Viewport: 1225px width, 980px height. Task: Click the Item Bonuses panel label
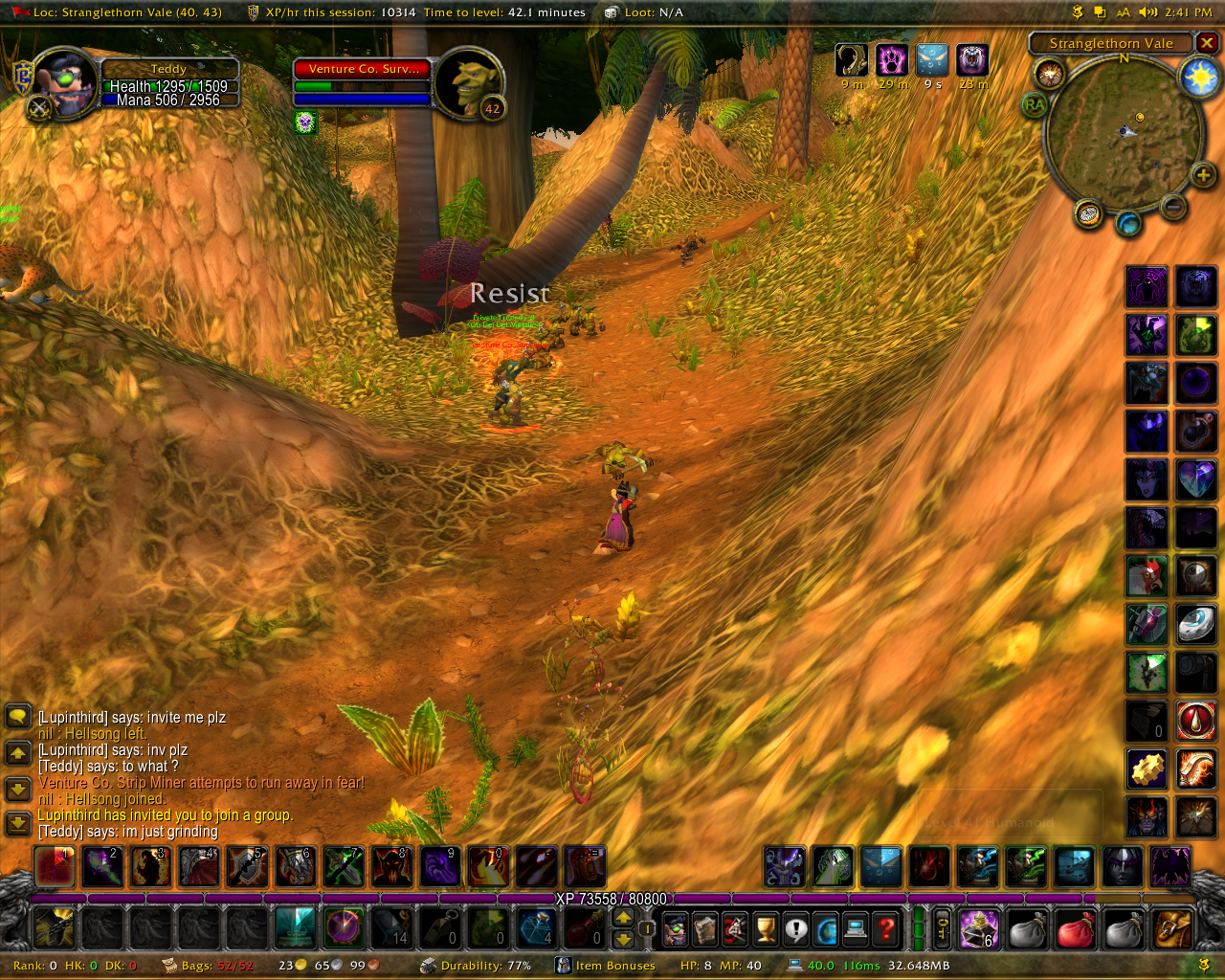[614, 966]
